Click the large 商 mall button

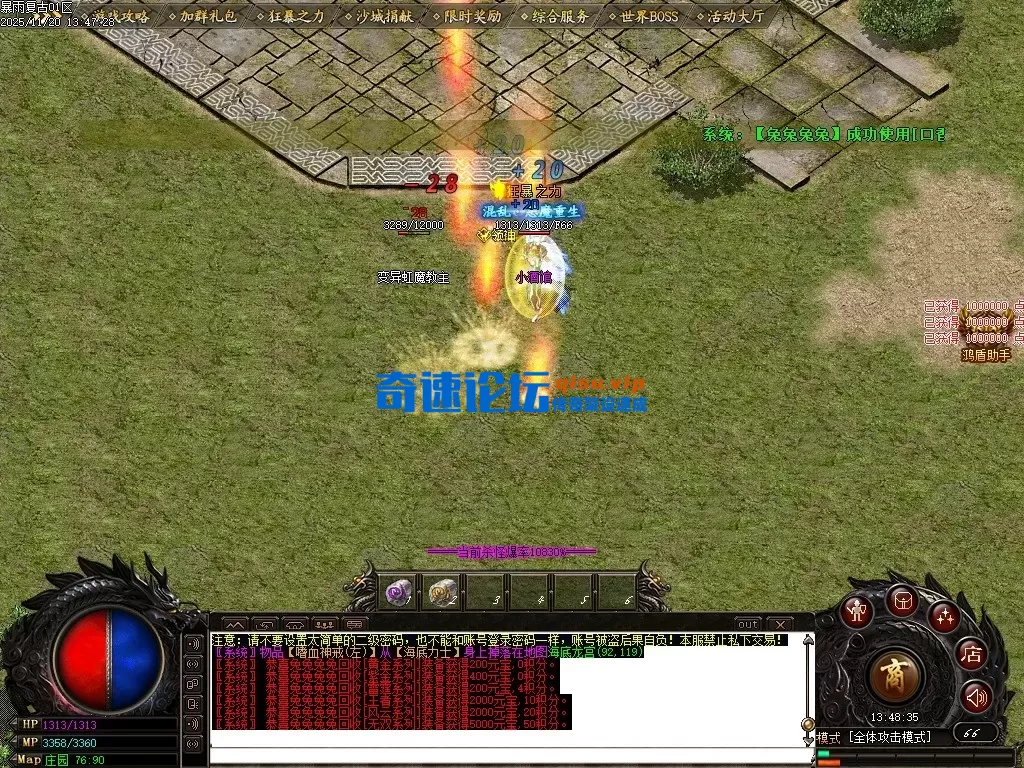(x=895, y=676)
